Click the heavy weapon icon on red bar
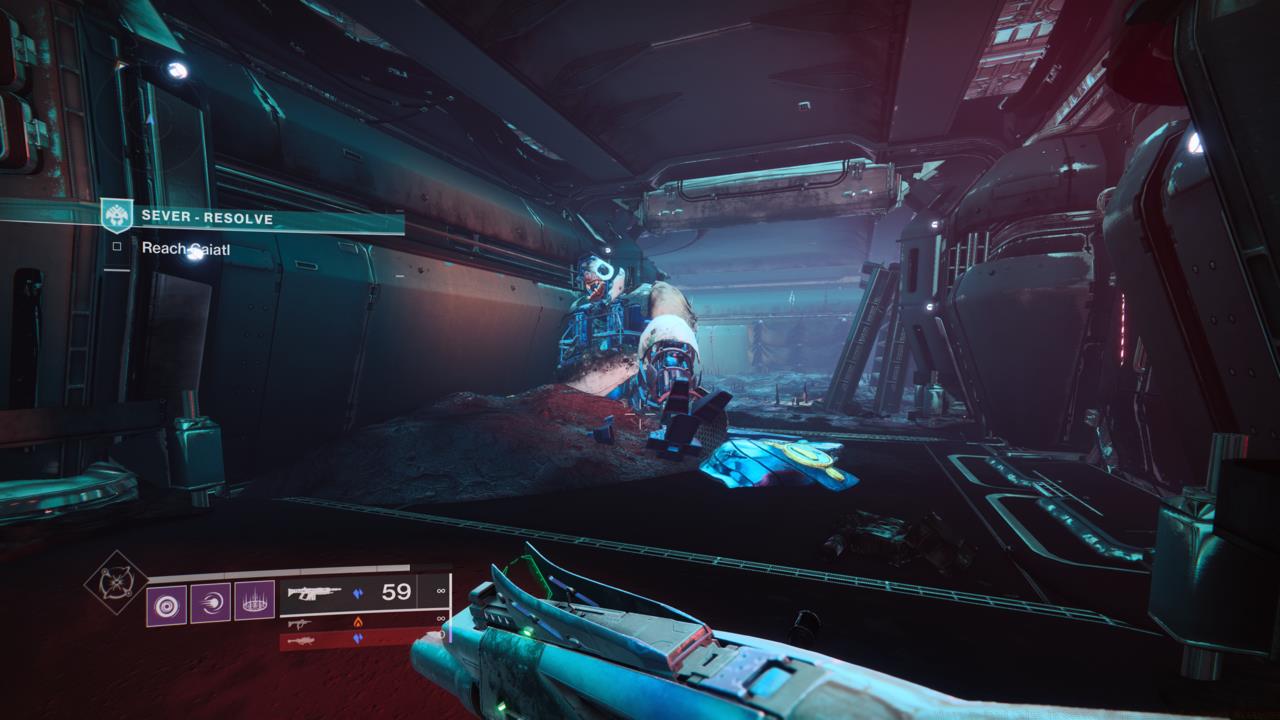The image size is (1280, 720). point(303,641)
